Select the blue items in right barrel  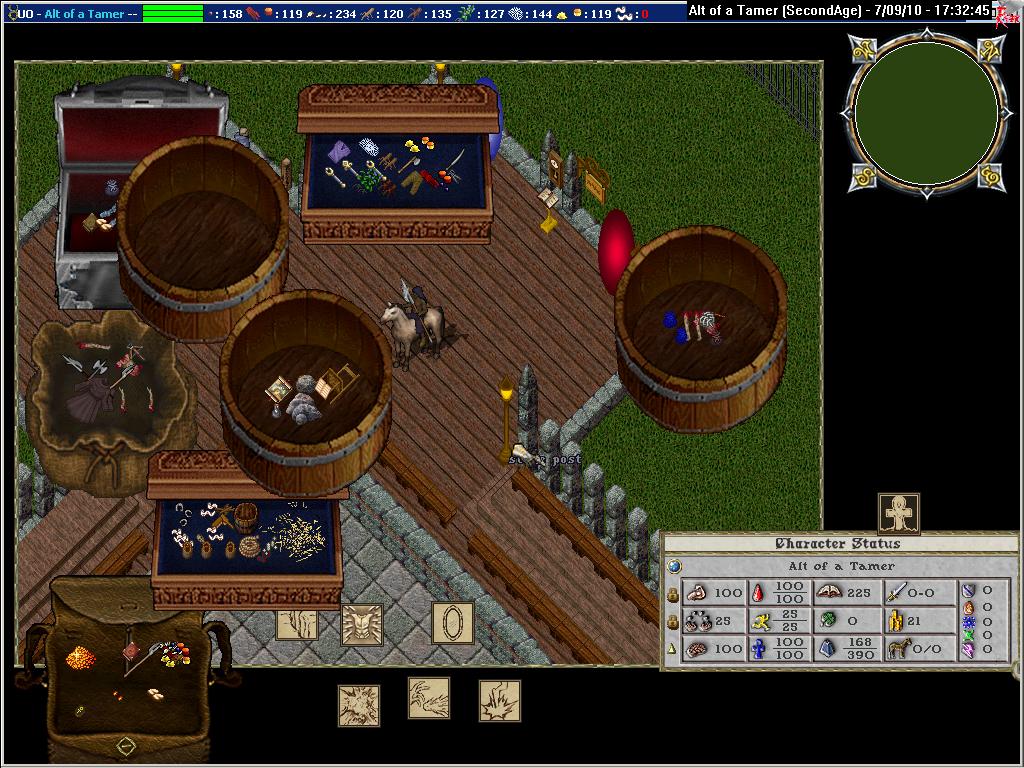677,327
